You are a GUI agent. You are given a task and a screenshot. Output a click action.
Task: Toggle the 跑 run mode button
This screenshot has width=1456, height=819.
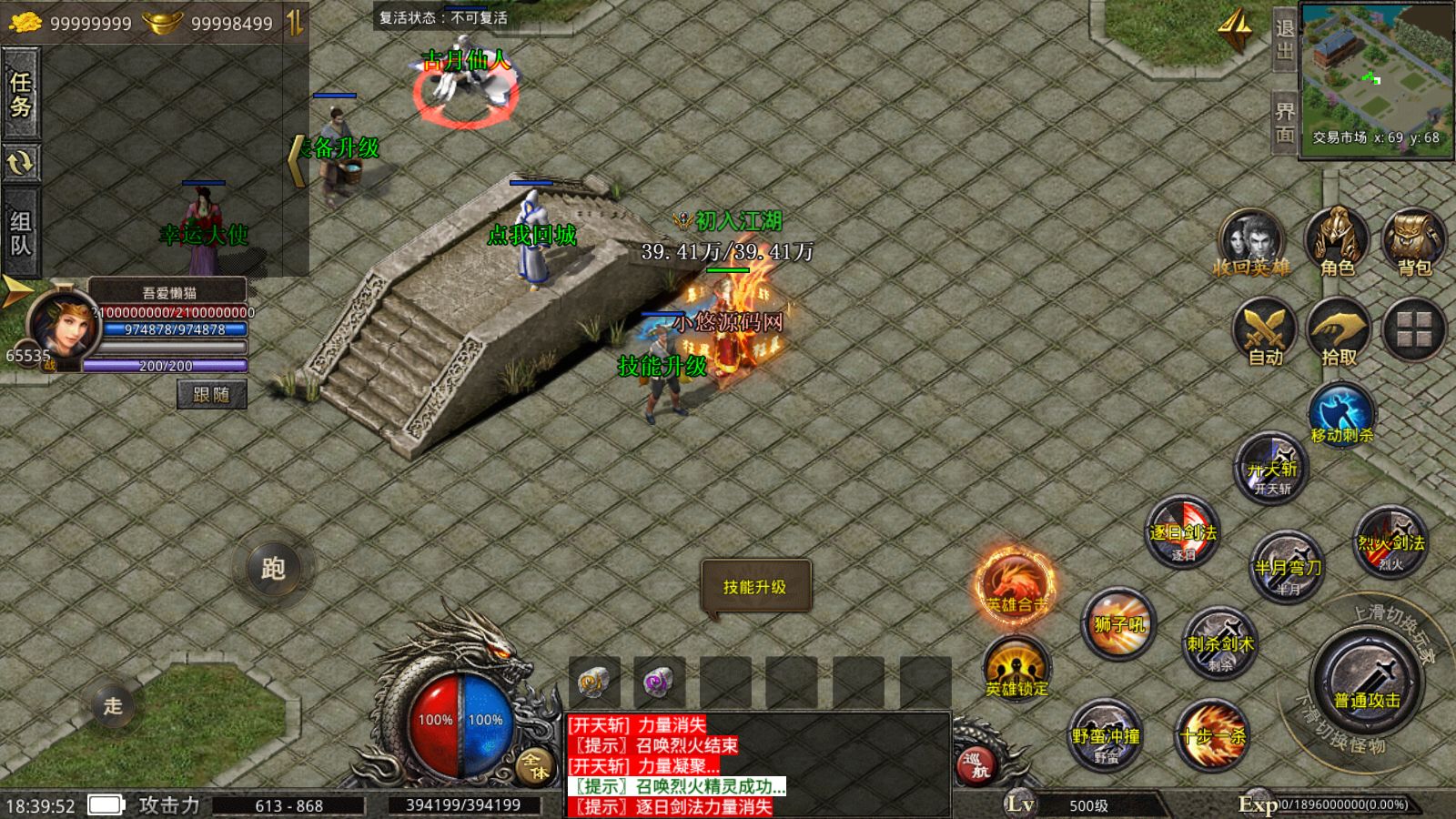pyautogui.click(x=273, y=568)
